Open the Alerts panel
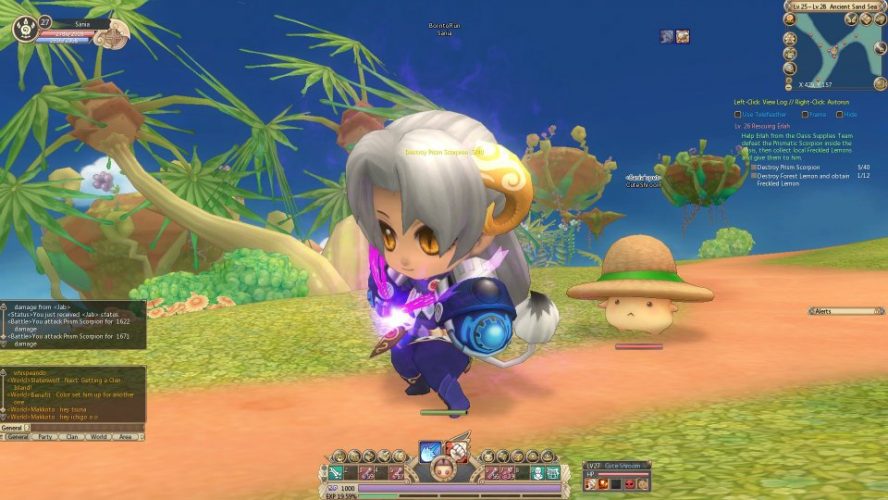The height and width of the screenshot is (500, 888). (845, 311)
